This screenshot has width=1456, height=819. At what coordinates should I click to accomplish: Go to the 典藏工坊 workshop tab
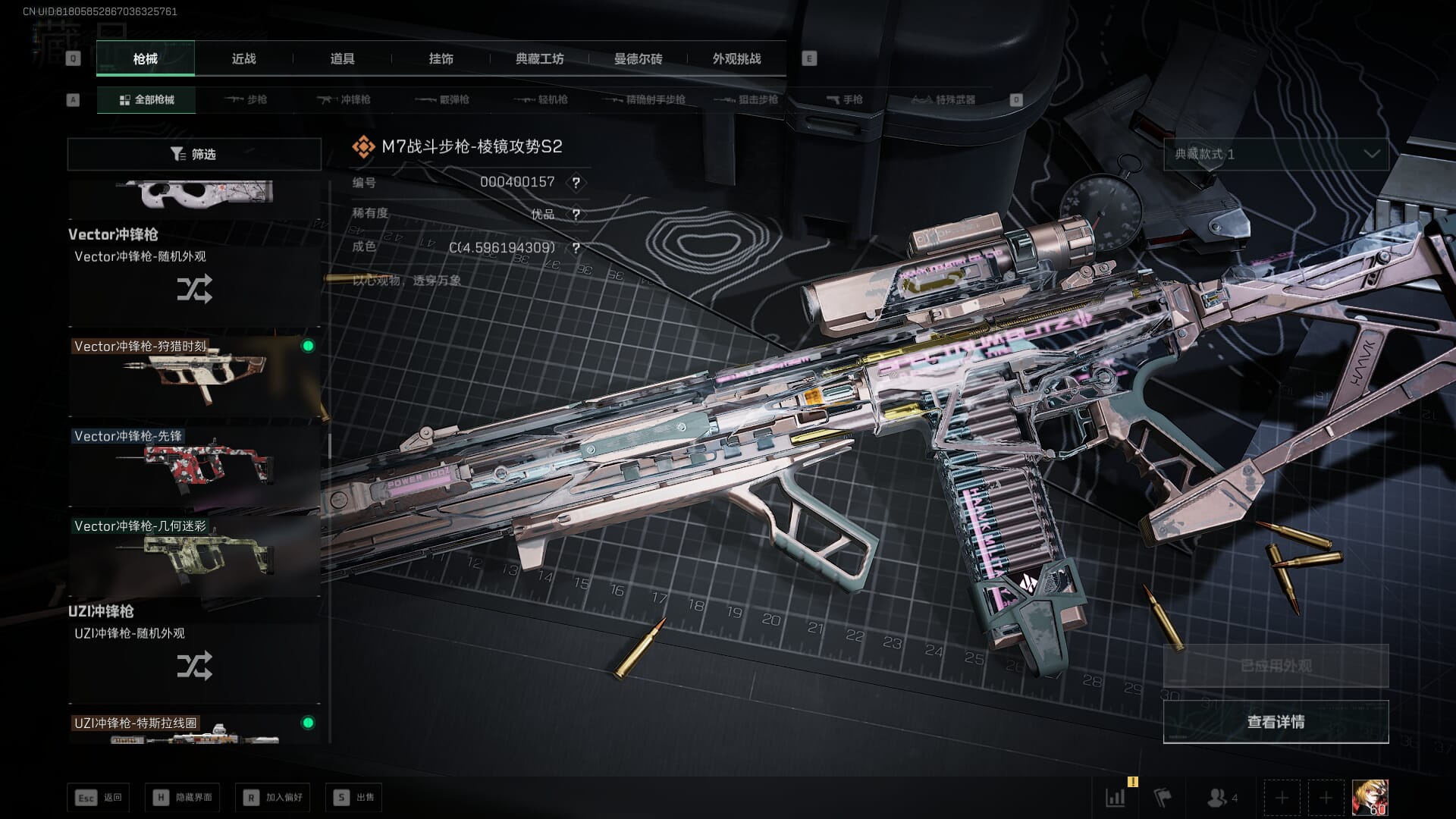539,58
